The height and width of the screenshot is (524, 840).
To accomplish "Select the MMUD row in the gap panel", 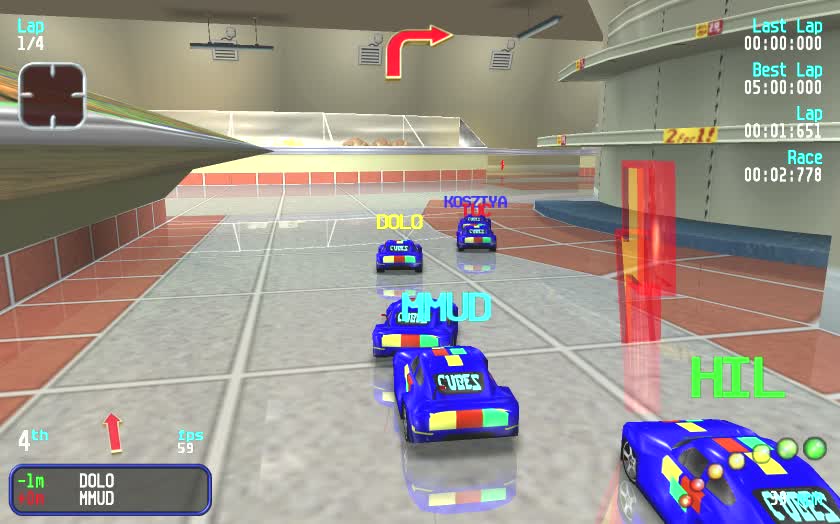I will [110, 498].
